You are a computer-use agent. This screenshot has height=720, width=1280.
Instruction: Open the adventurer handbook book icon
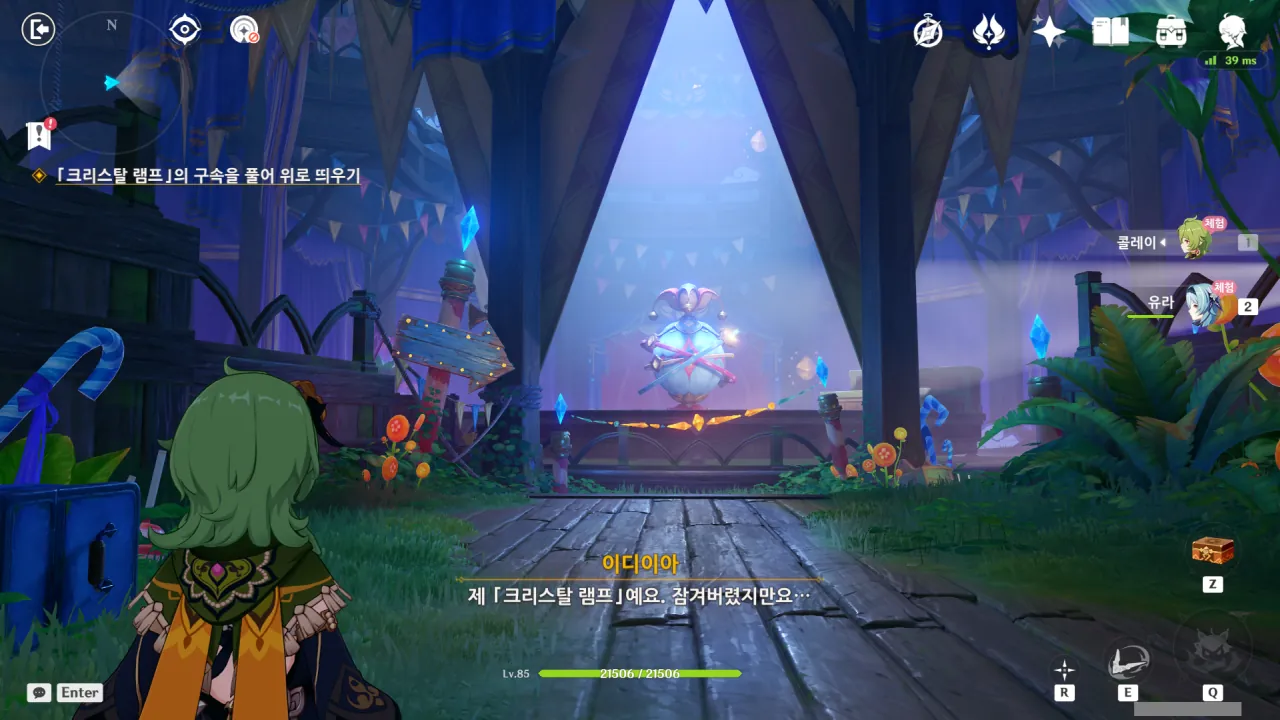[x=1110, y=32]
